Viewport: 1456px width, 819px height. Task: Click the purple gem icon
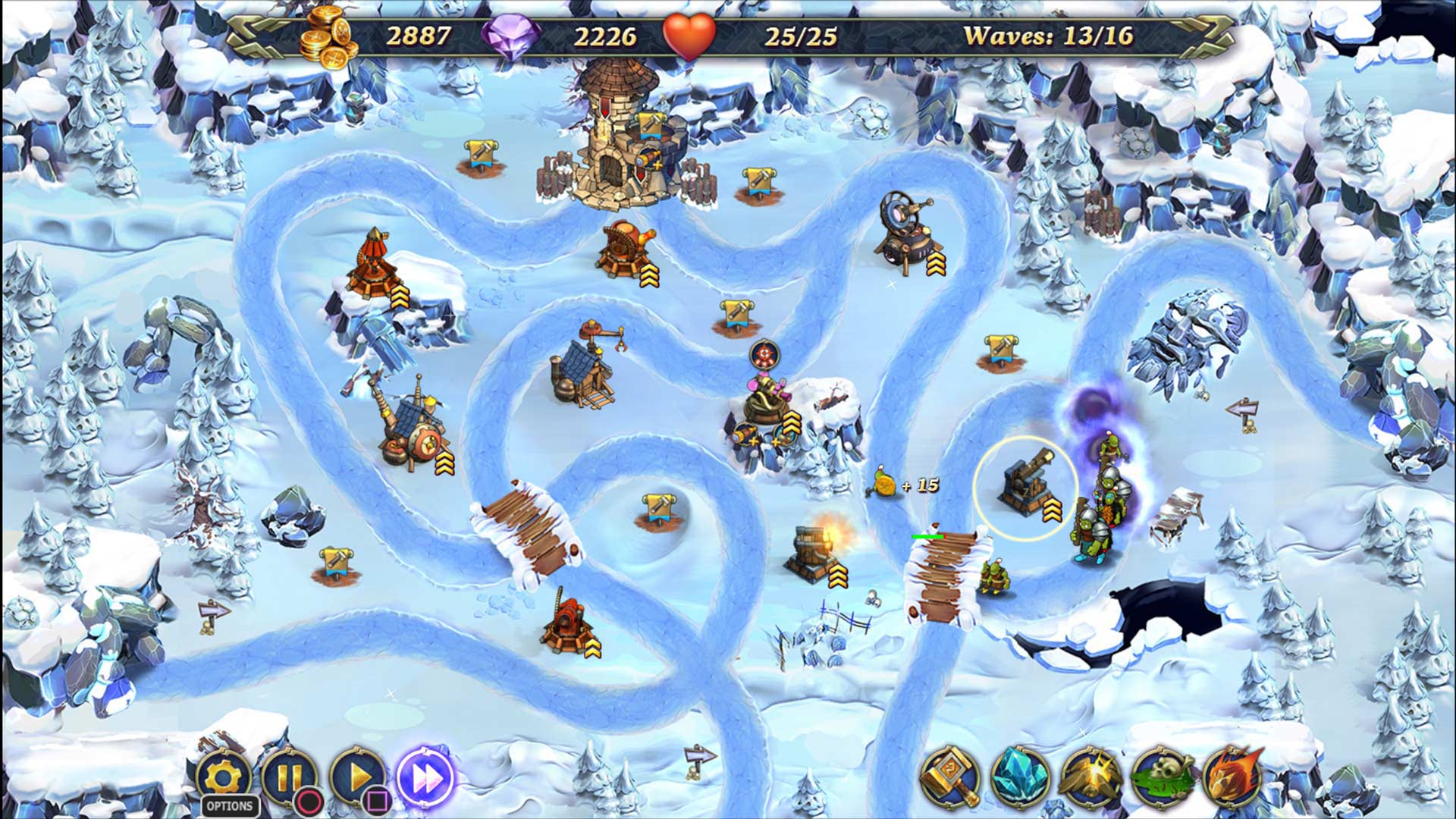coord(513,33)
